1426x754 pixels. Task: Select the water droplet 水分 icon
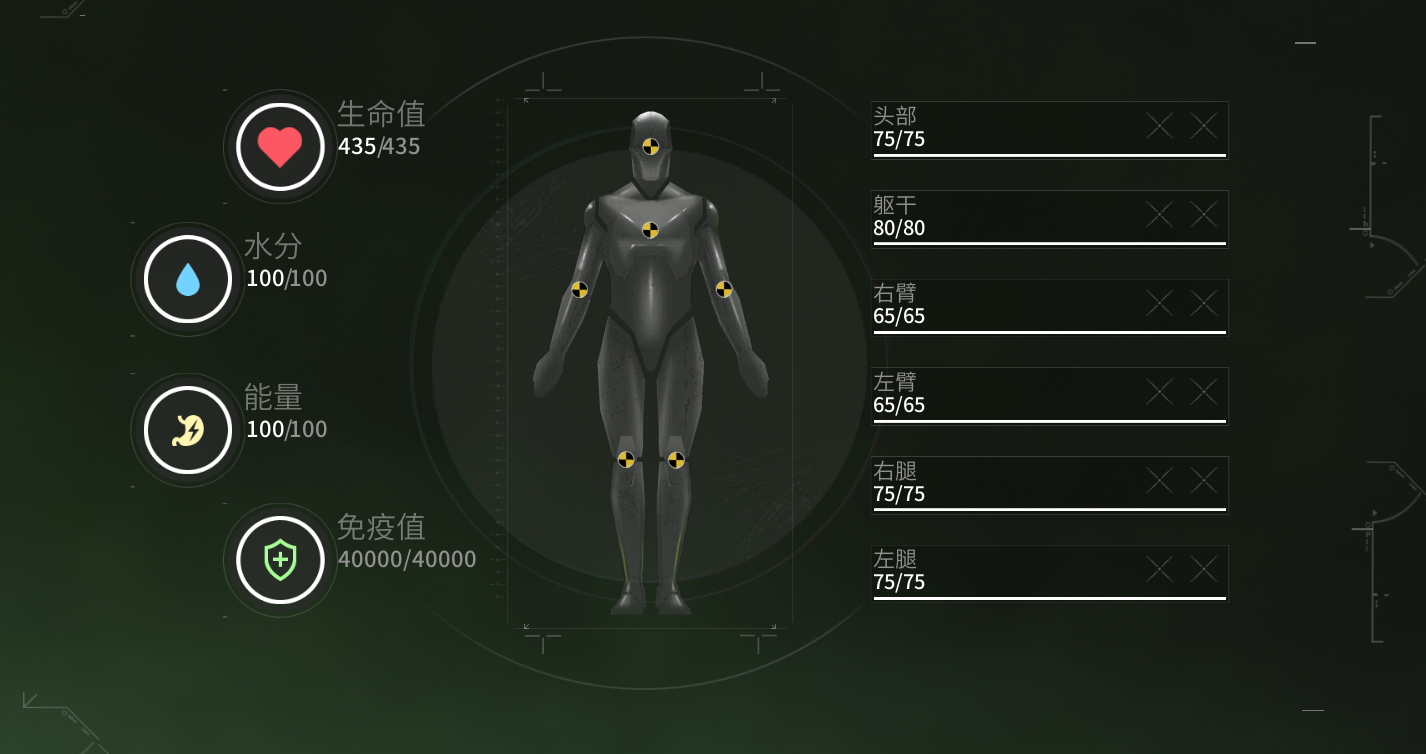coord(186,279)
